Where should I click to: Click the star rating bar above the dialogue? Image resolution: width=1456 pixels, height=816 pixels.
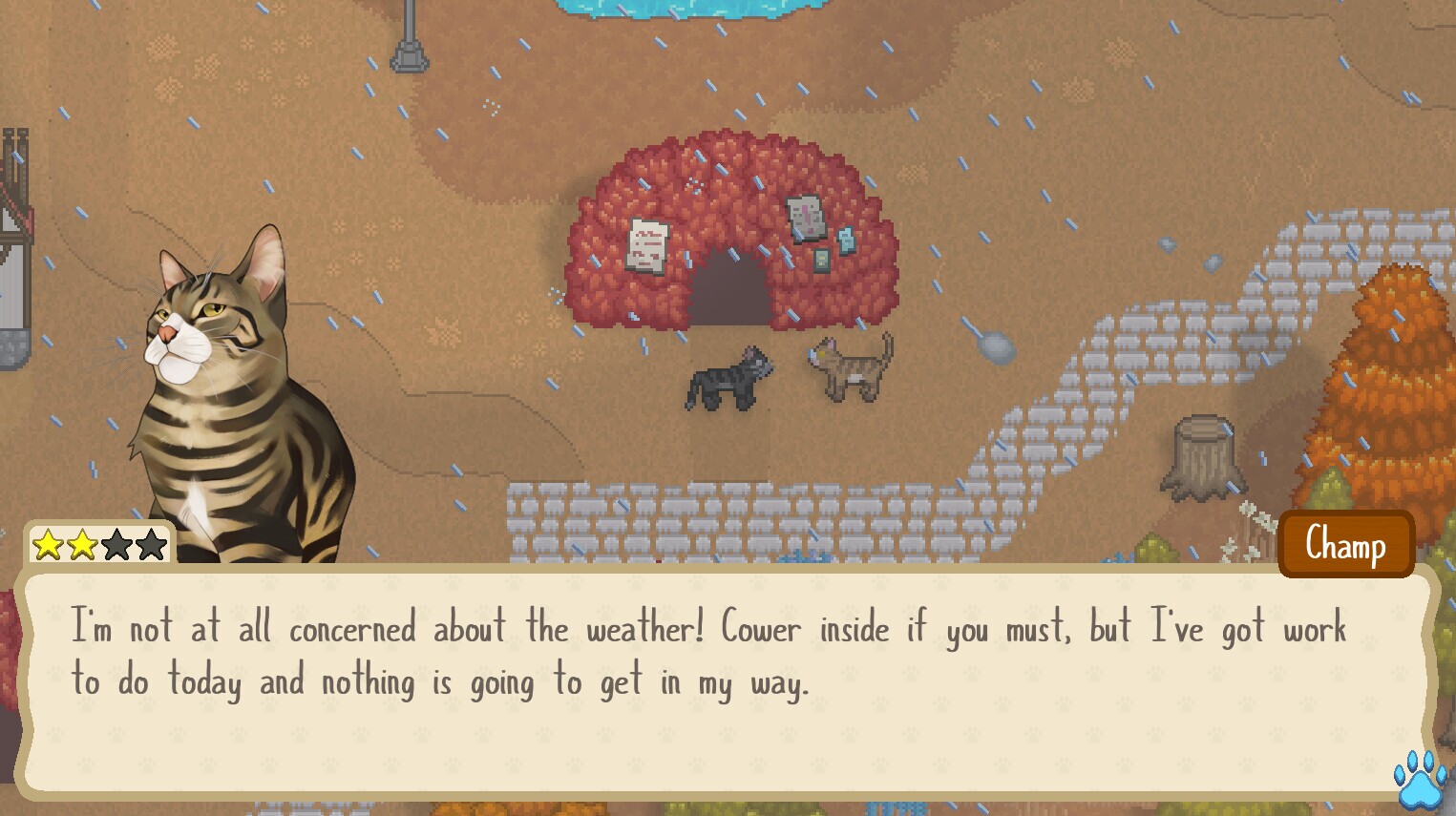tap(98, 545)
